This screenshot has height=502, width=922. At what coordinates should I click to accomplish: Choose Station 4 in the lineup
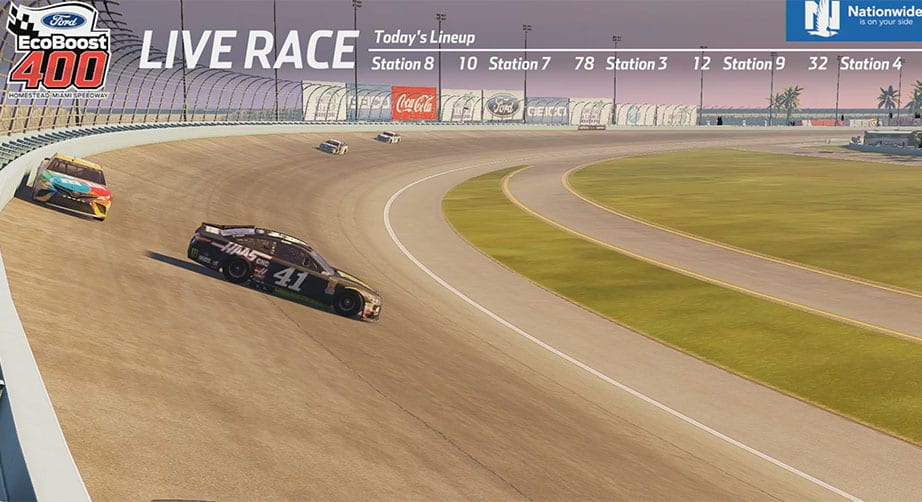(x=871, y=64)
